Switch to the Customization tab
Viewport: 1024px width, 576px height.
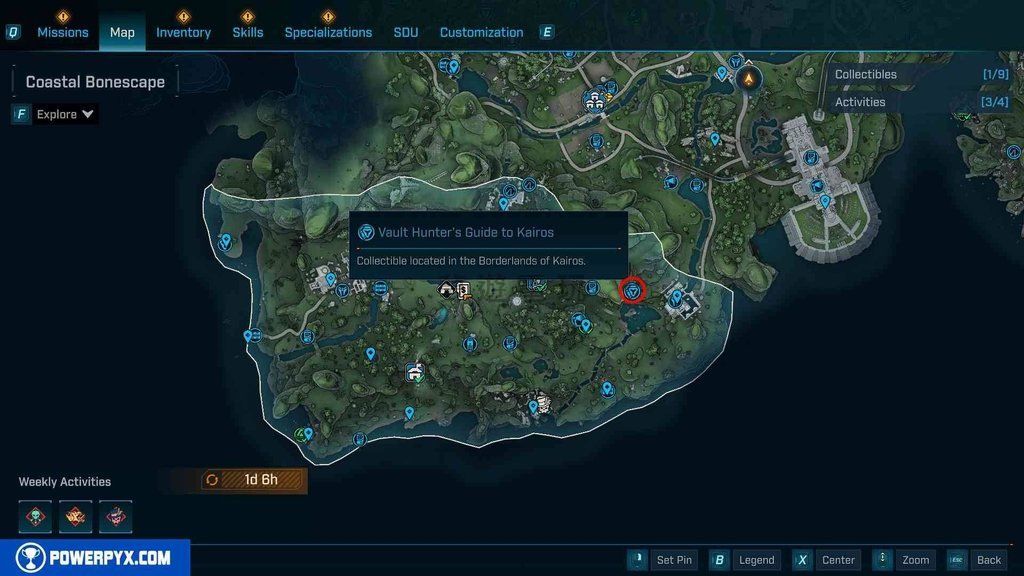pyautogui.click(x=481, y=32)
